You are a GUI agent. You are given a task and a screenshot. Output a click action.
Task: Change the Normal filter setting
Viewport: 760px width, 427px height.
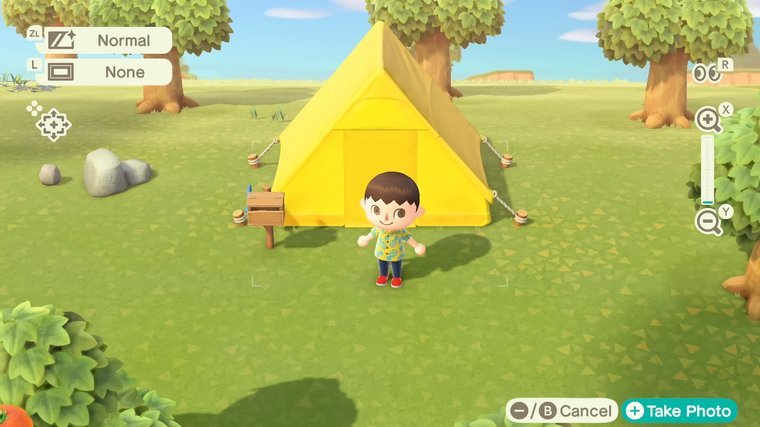(108, 41)
